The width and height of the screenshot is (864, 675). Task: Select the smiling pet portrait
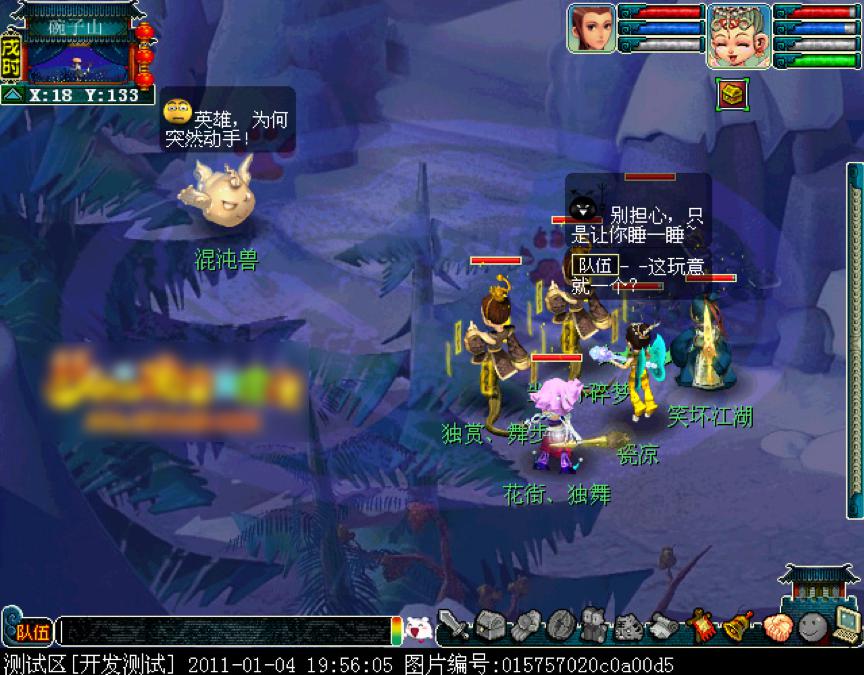[738, 36]
